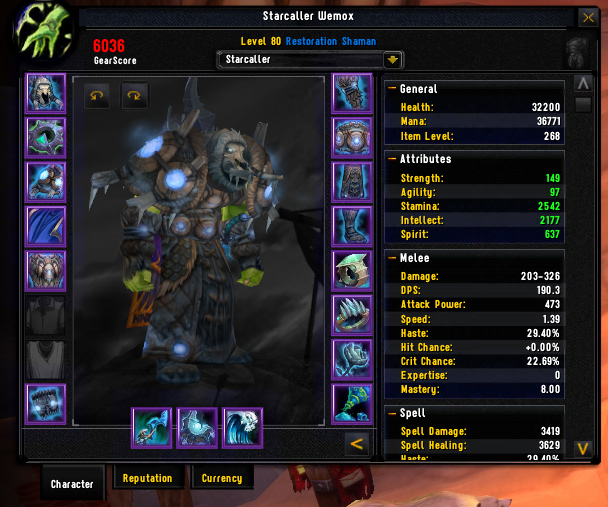
Task: Select the blue cloak slot
Action: [x=45, y=226]
